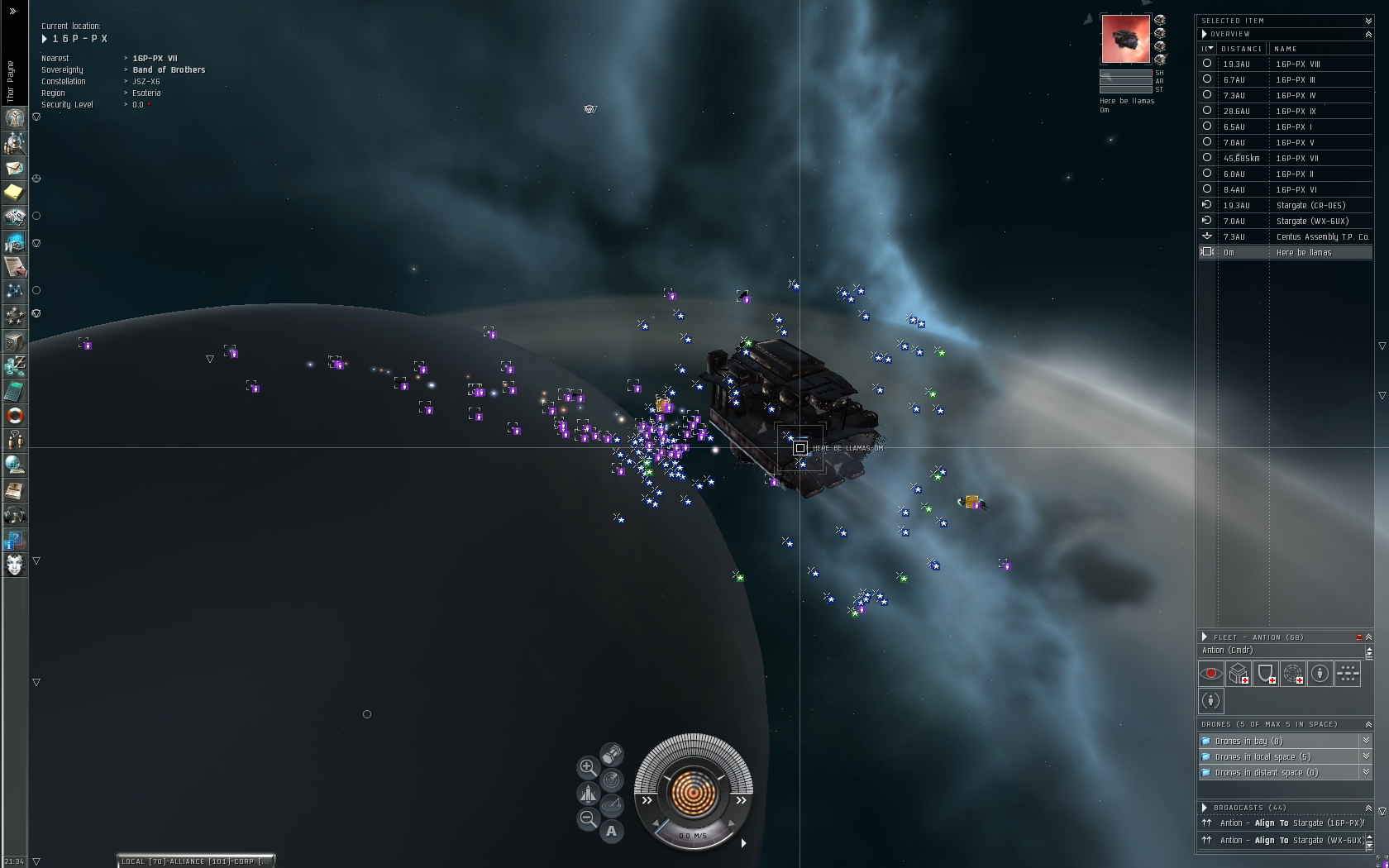This screenshot has width=1389, height=868.
Task: Choose Centus Assembly T.P. Co. station row
Action: 1321,236
